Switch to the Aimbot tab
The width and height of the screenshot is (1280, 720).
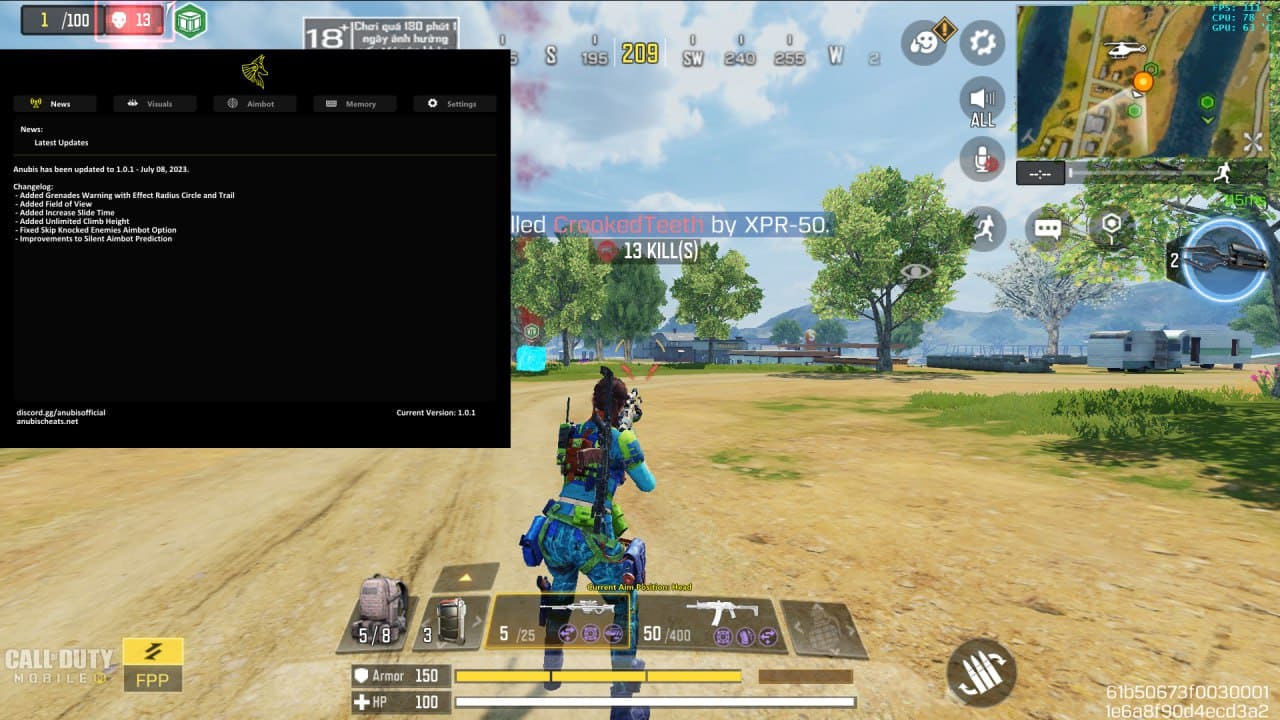tap(254, 104)
